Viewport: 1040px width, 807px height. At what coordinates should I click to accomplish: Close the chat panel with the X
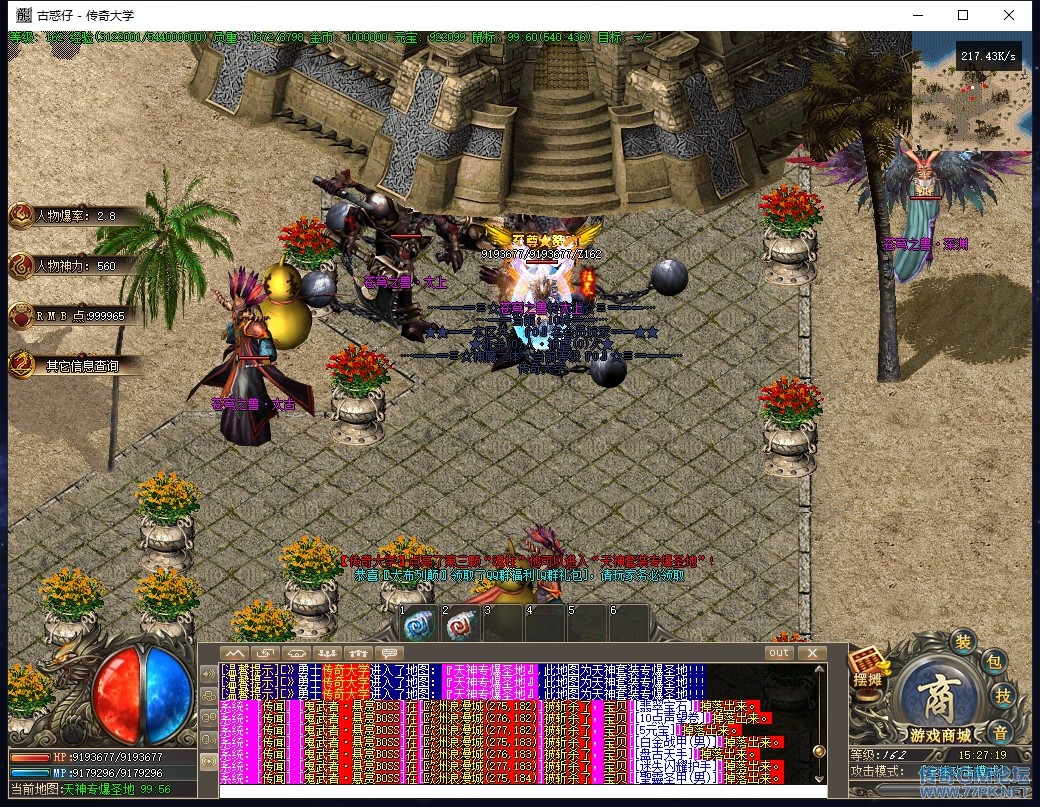(812, 653)
